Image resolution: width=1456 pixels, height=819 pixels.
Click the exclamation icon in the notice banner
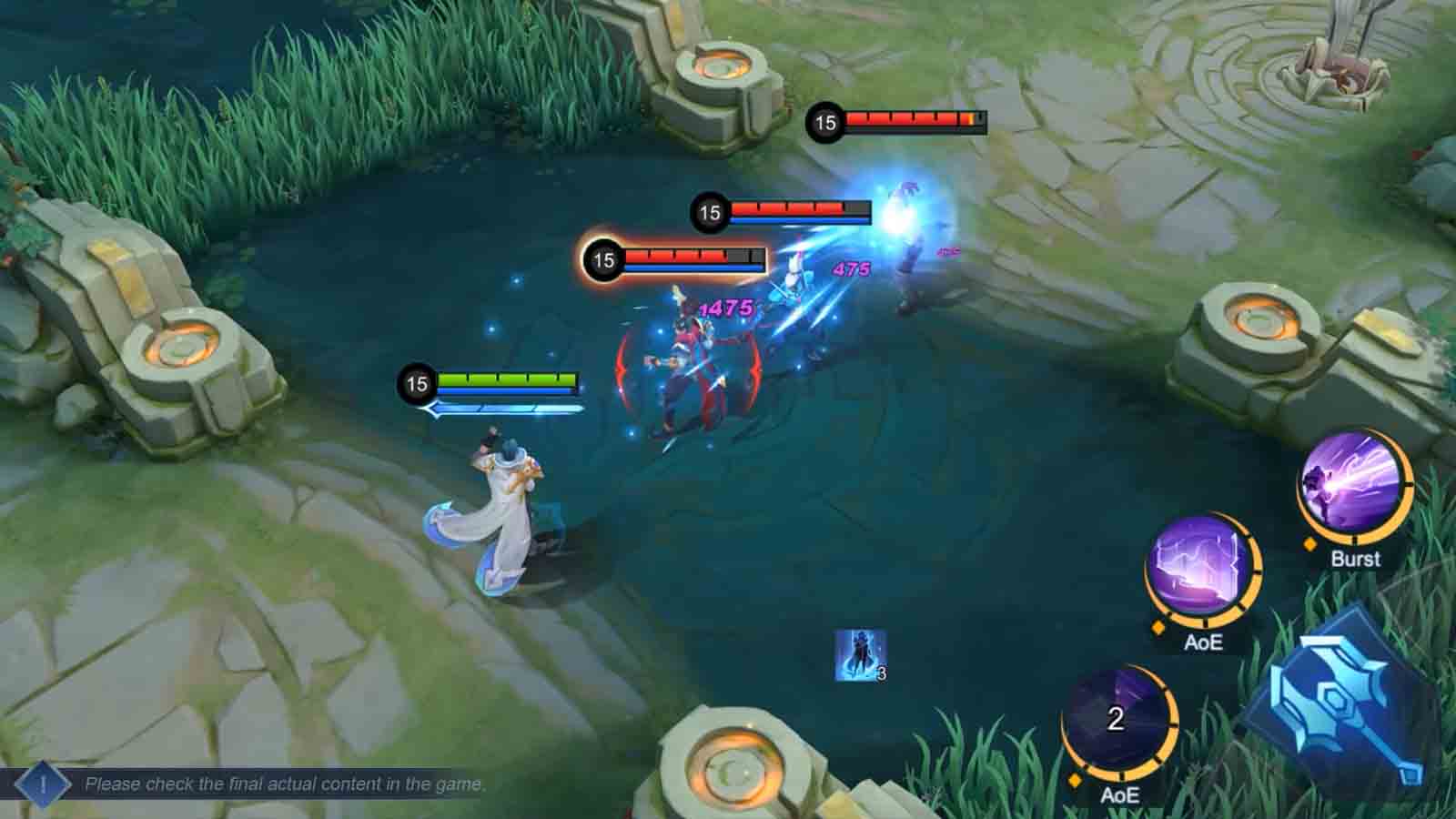click(x=41, y=781)
